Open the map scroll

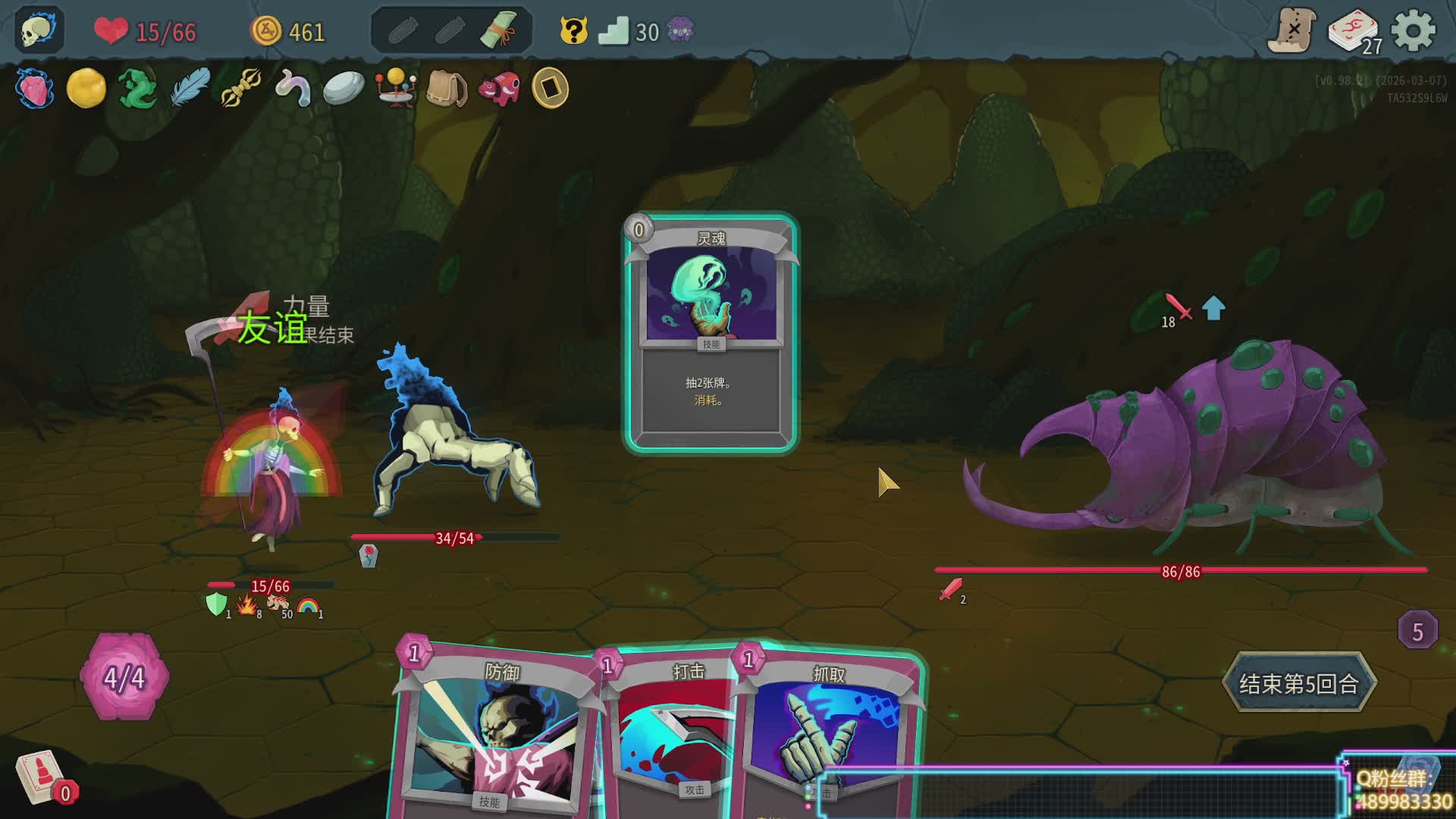1292,30
